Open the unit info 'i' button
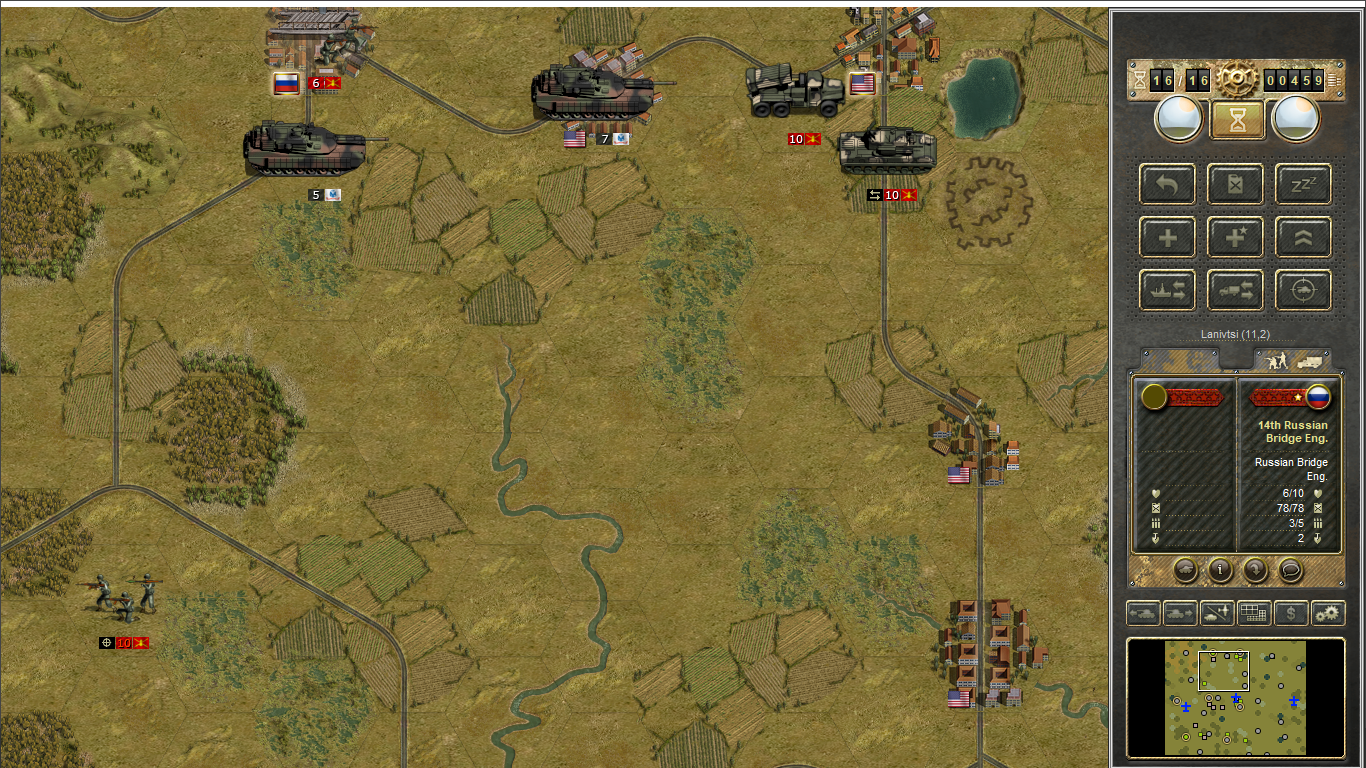This screenshot has height=768, width=1366. [x=1220, y=570]
